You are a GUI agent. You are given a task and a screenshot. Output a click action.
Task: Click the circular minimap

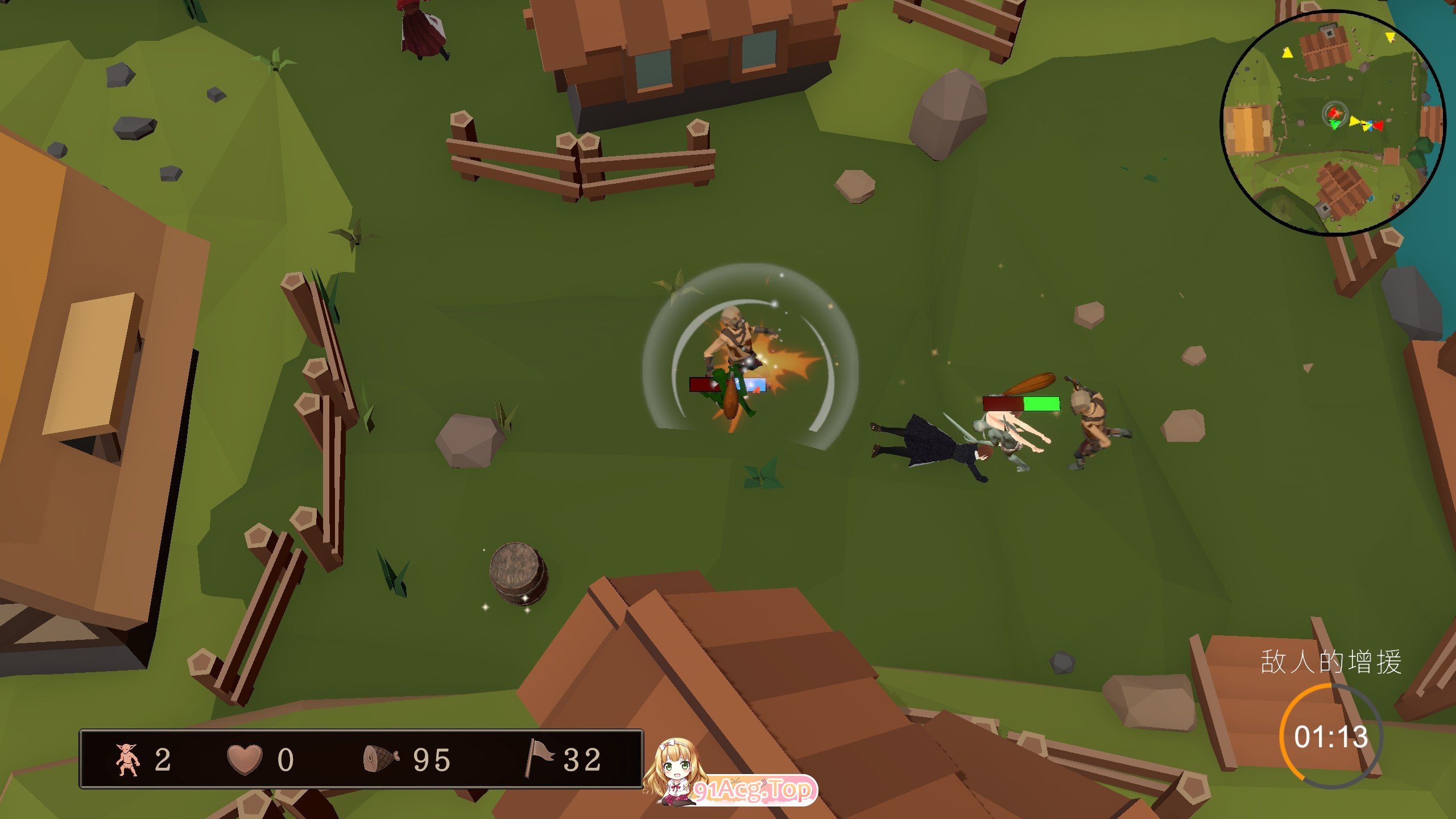tap(1333, 122)
